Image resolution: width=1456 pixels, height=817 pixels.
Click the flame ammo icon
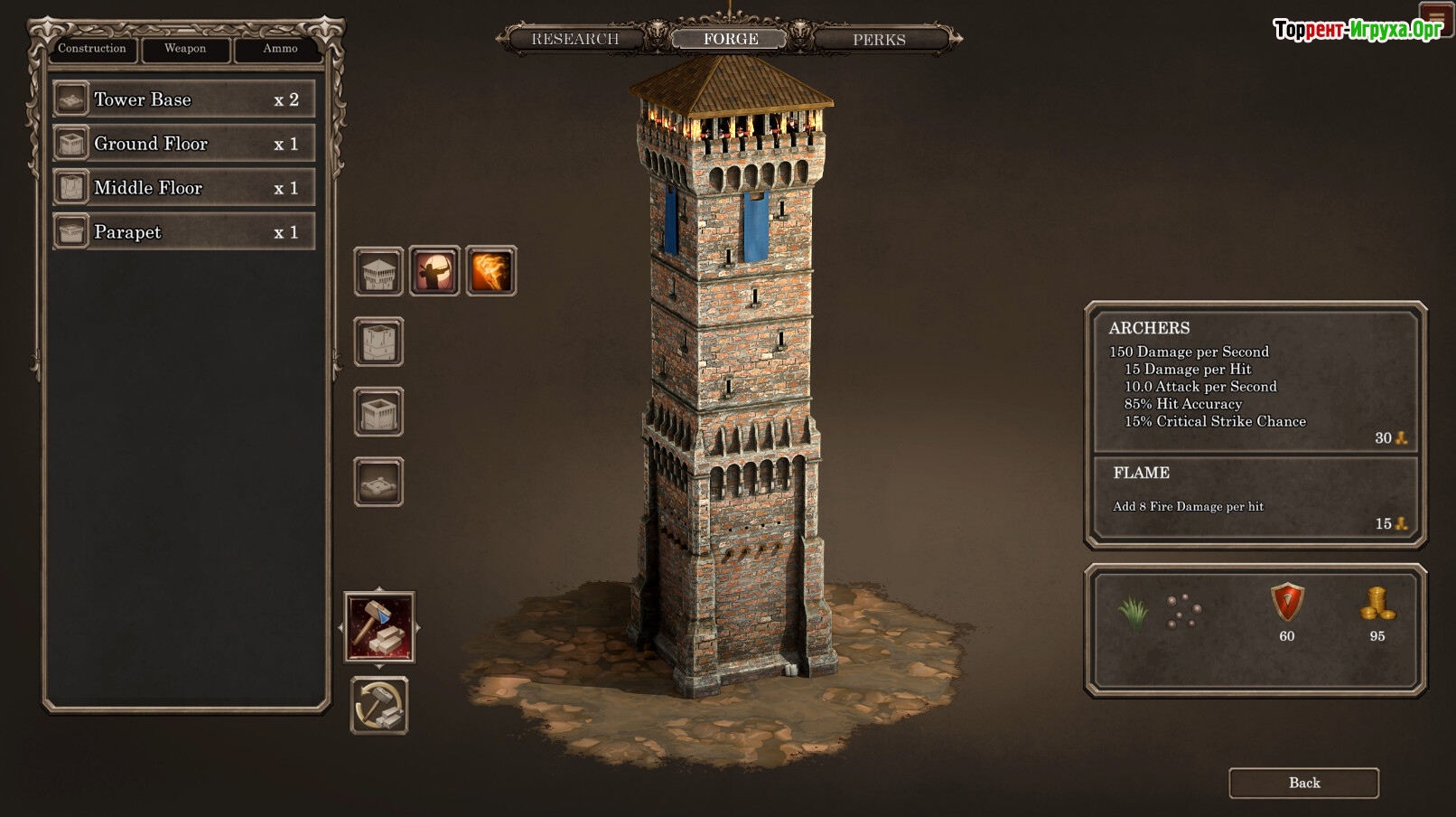pos(490,271)
